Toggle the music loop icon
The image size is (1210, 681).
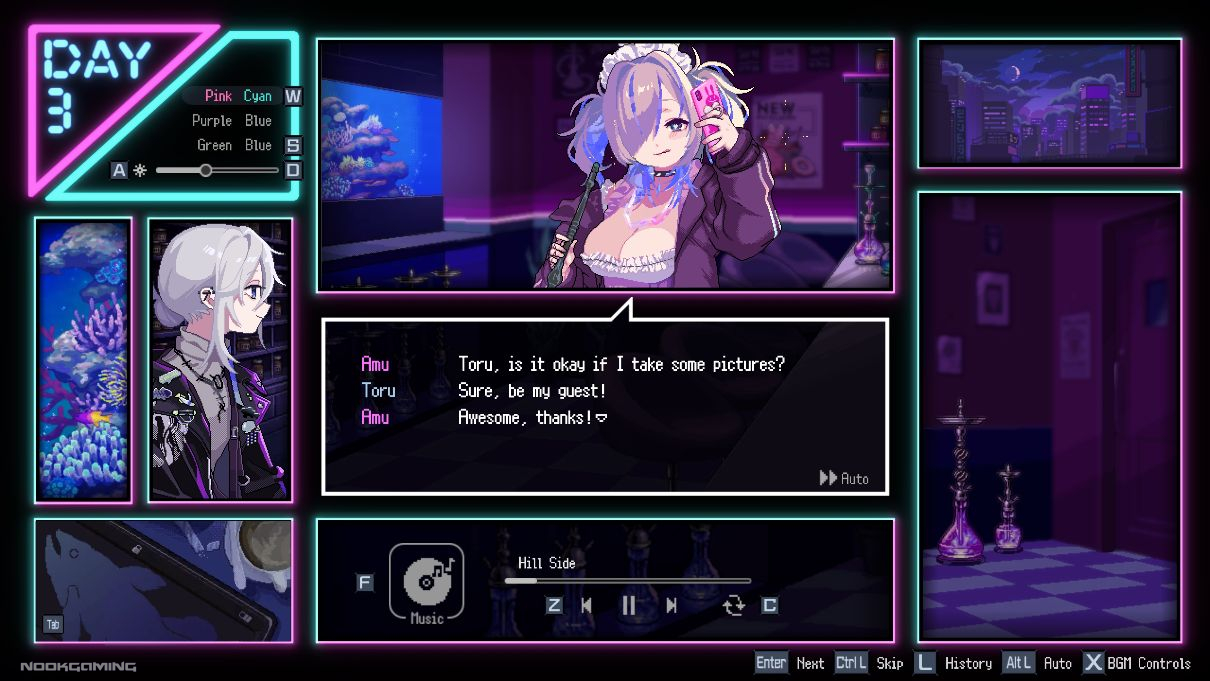click(x=734, y=605)
